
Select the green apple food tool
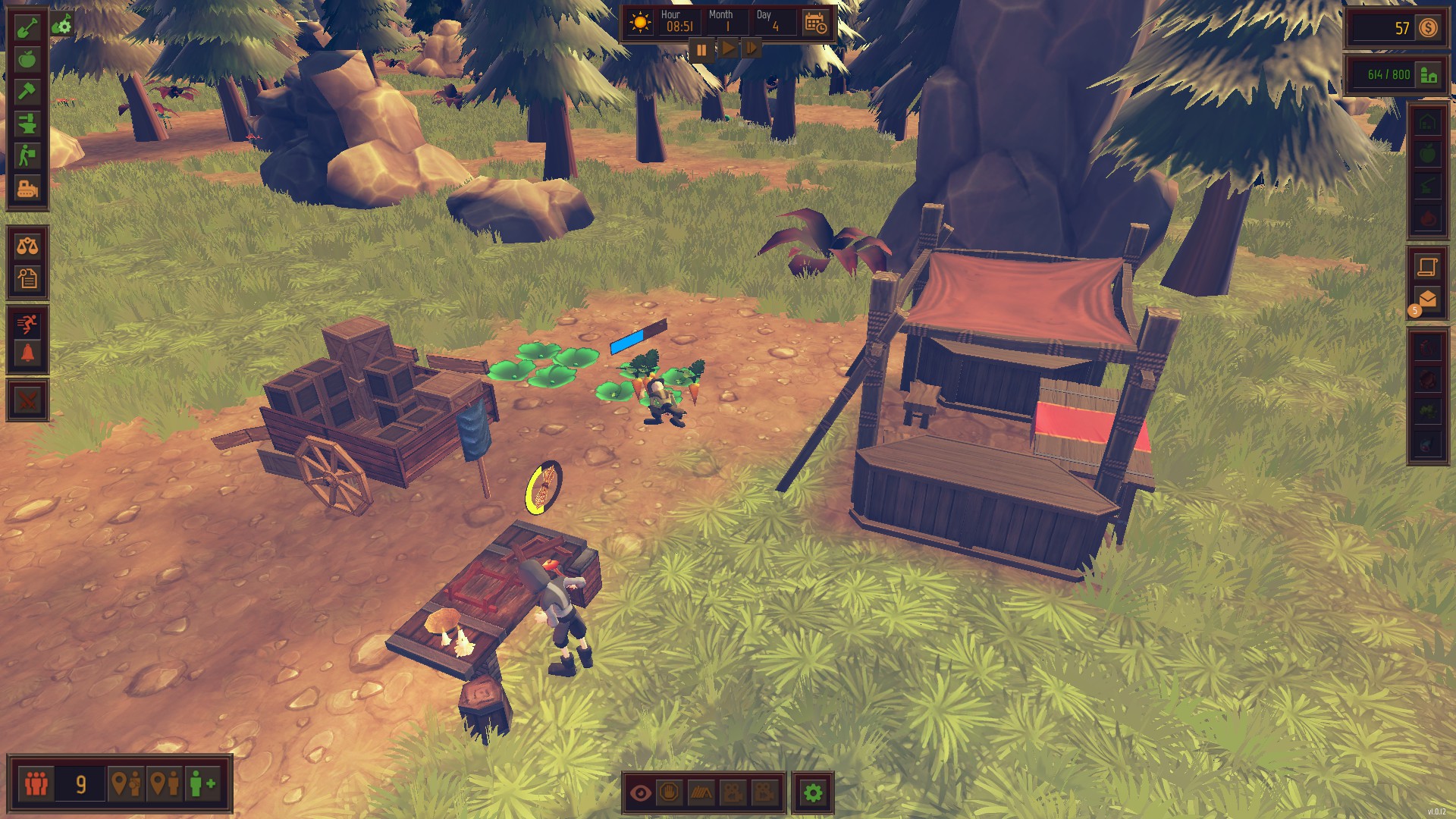[27, 59]
